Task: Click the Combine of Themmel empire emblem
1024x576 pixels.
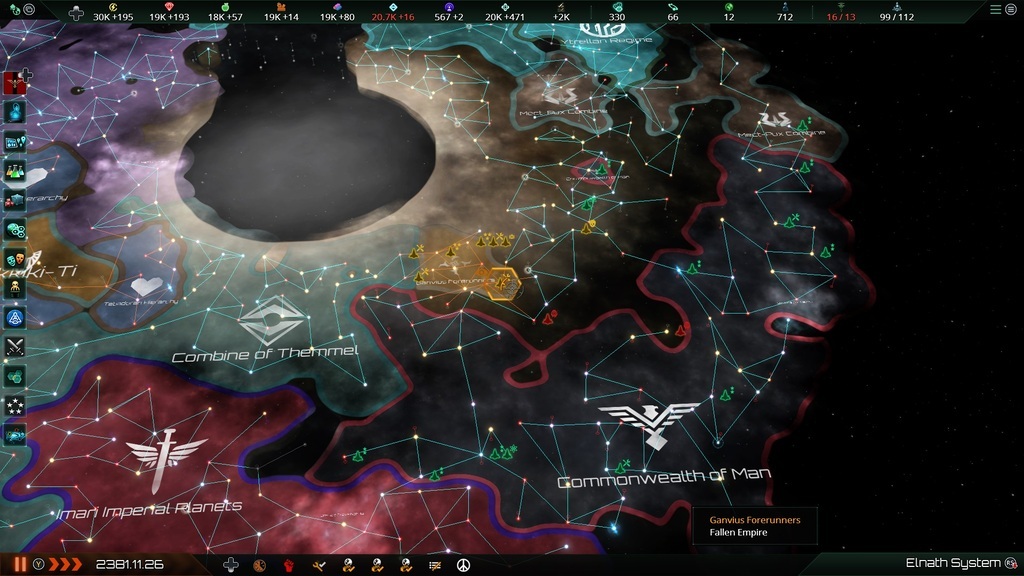Action: pos(271,322)
